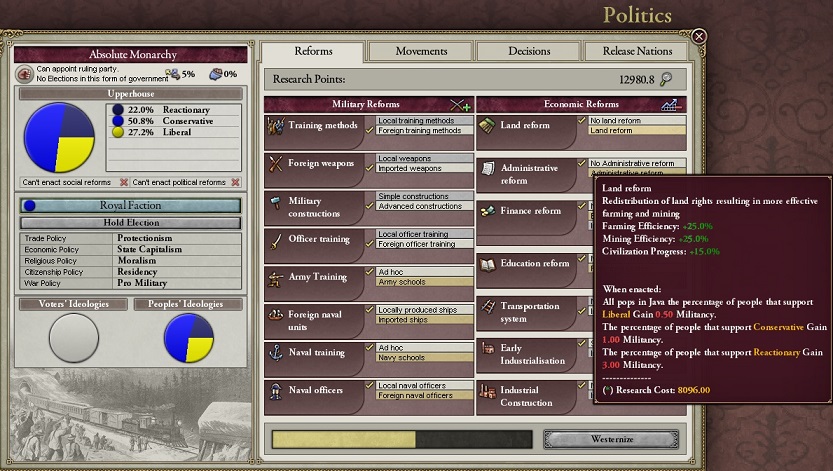Select the Reforms tab
Screen dimensions: 833x471
(x=313, y=51)
